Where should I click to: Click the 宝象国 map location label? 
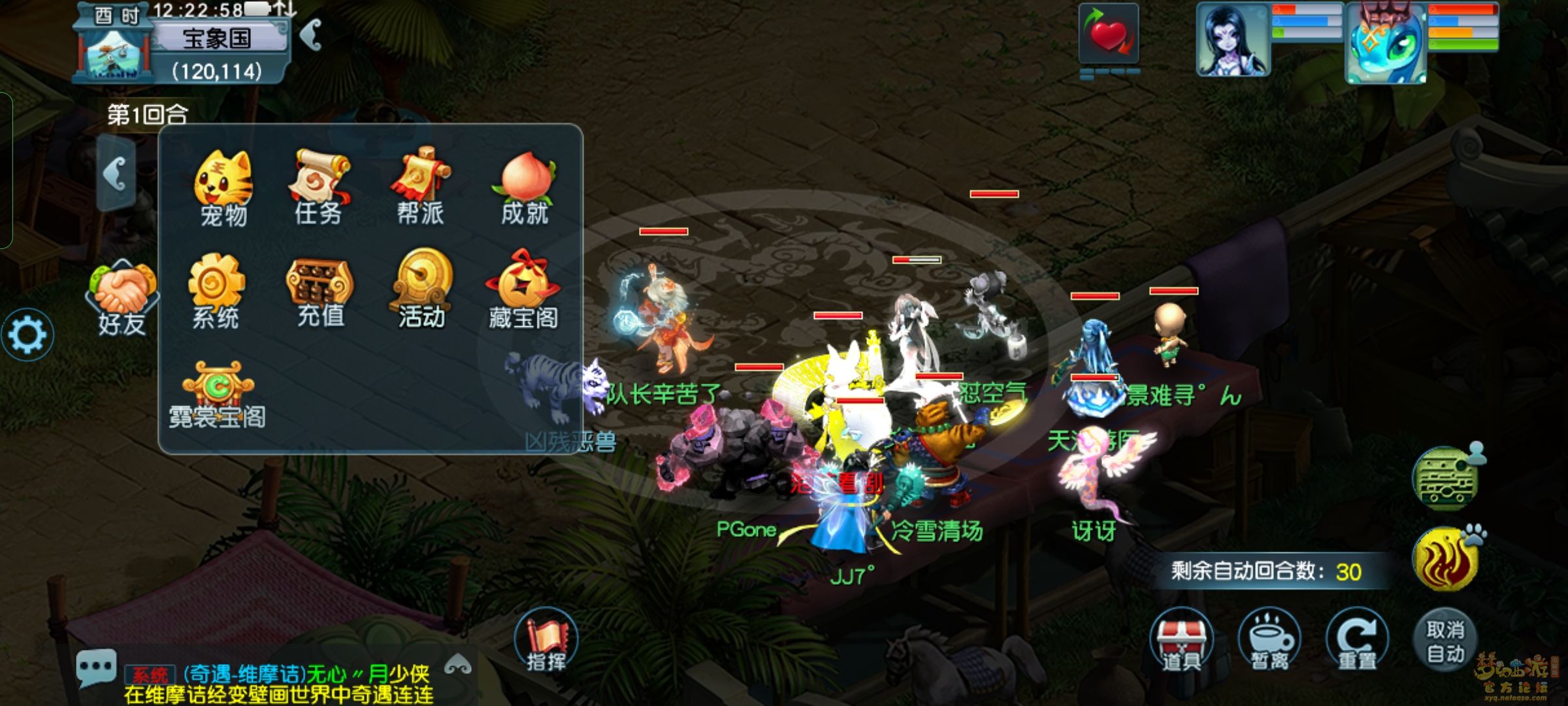click(x=218, y=39)
